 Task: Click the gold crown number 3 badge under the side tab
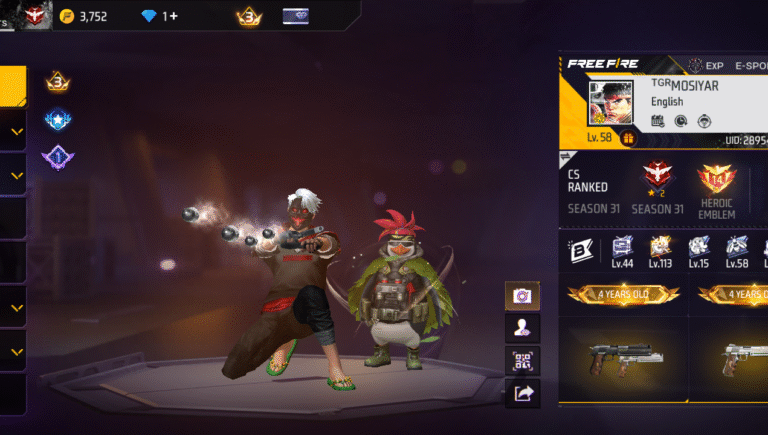(57, 81)
